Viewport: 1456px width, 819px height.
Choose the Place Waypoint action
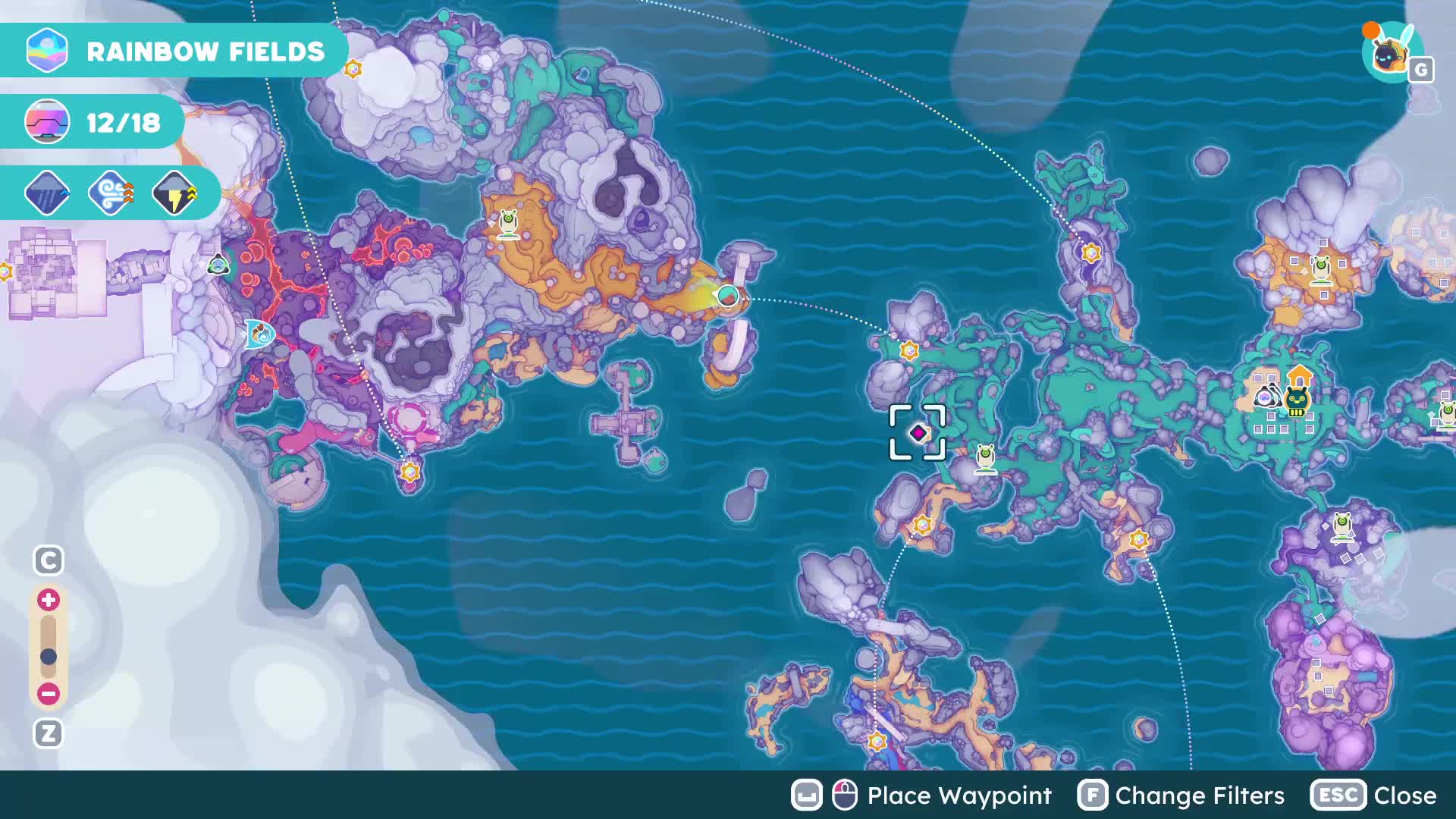click(921, 795)
